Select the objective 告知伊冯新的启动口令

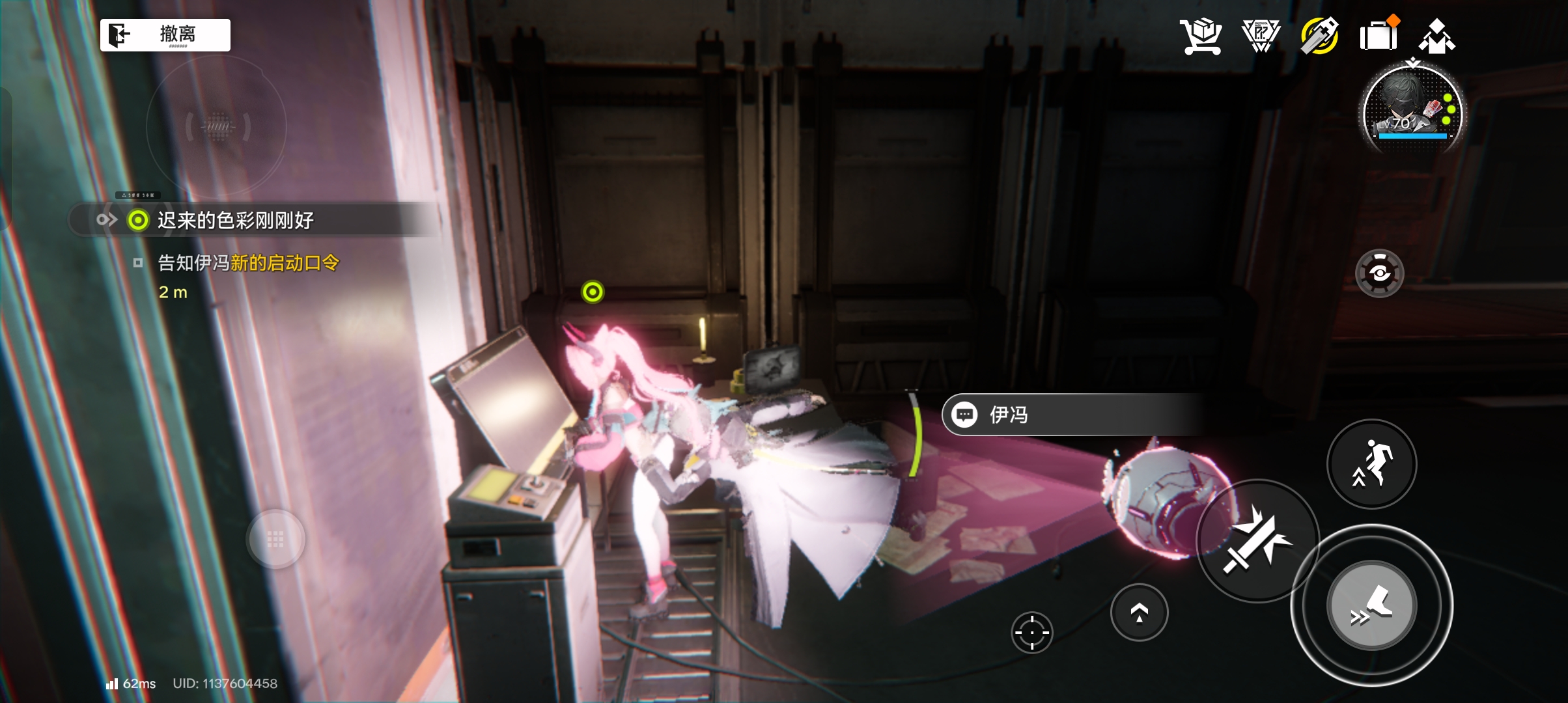[248, 263]
